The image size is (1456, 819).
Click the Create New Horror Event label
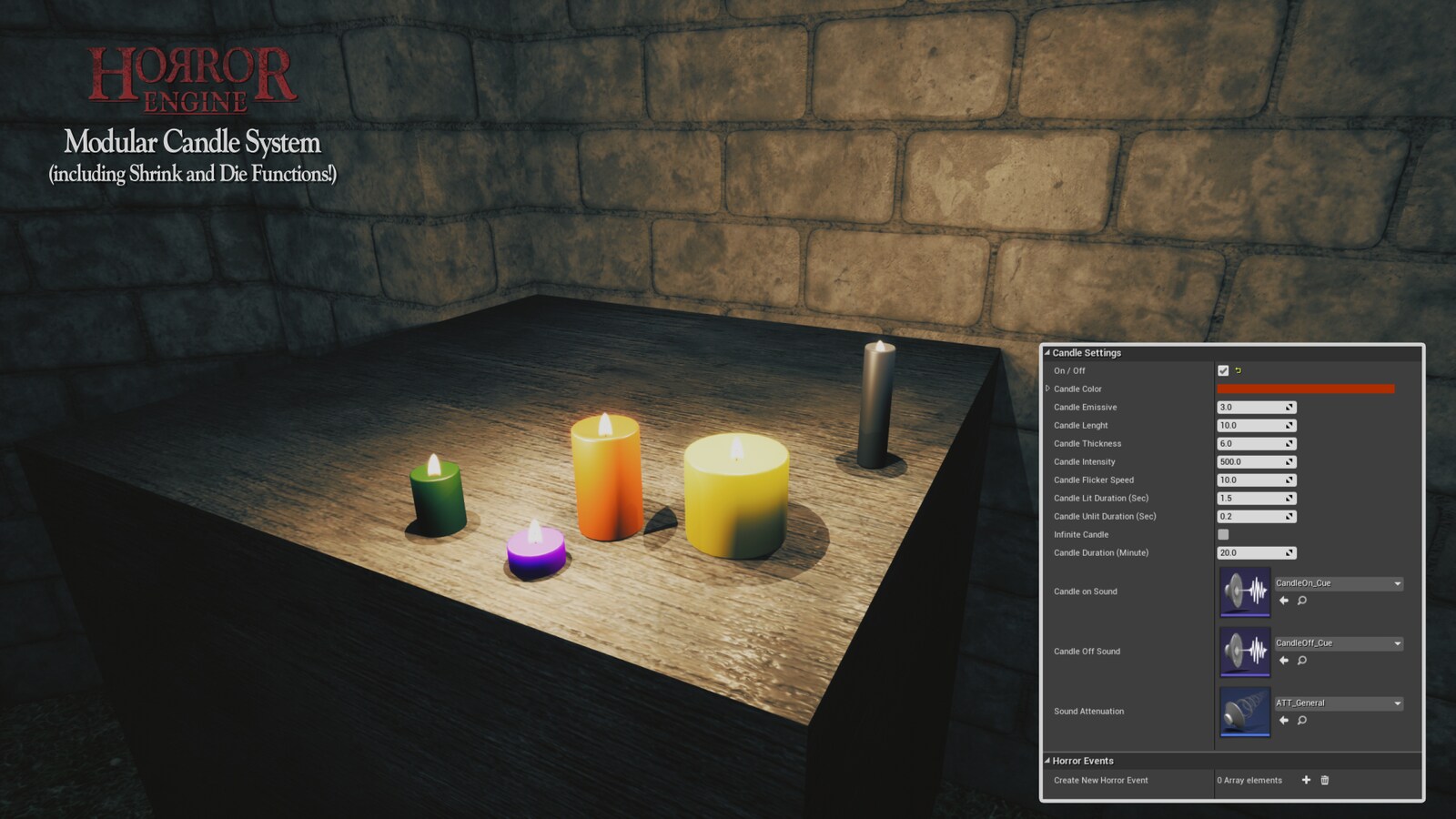click(x=1099, y=780)
